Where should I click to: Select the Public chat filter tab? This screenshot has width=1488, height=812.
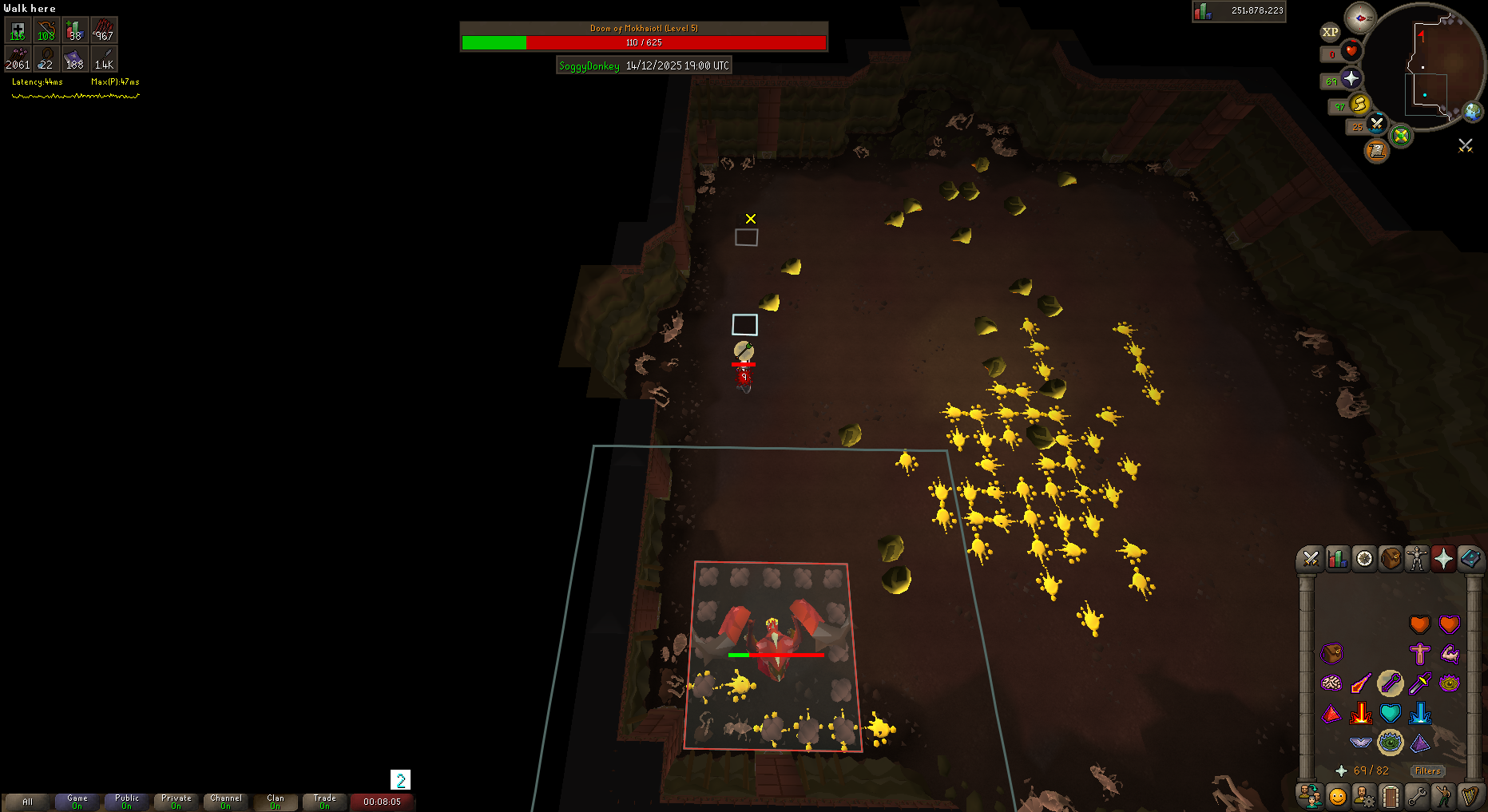127,802
